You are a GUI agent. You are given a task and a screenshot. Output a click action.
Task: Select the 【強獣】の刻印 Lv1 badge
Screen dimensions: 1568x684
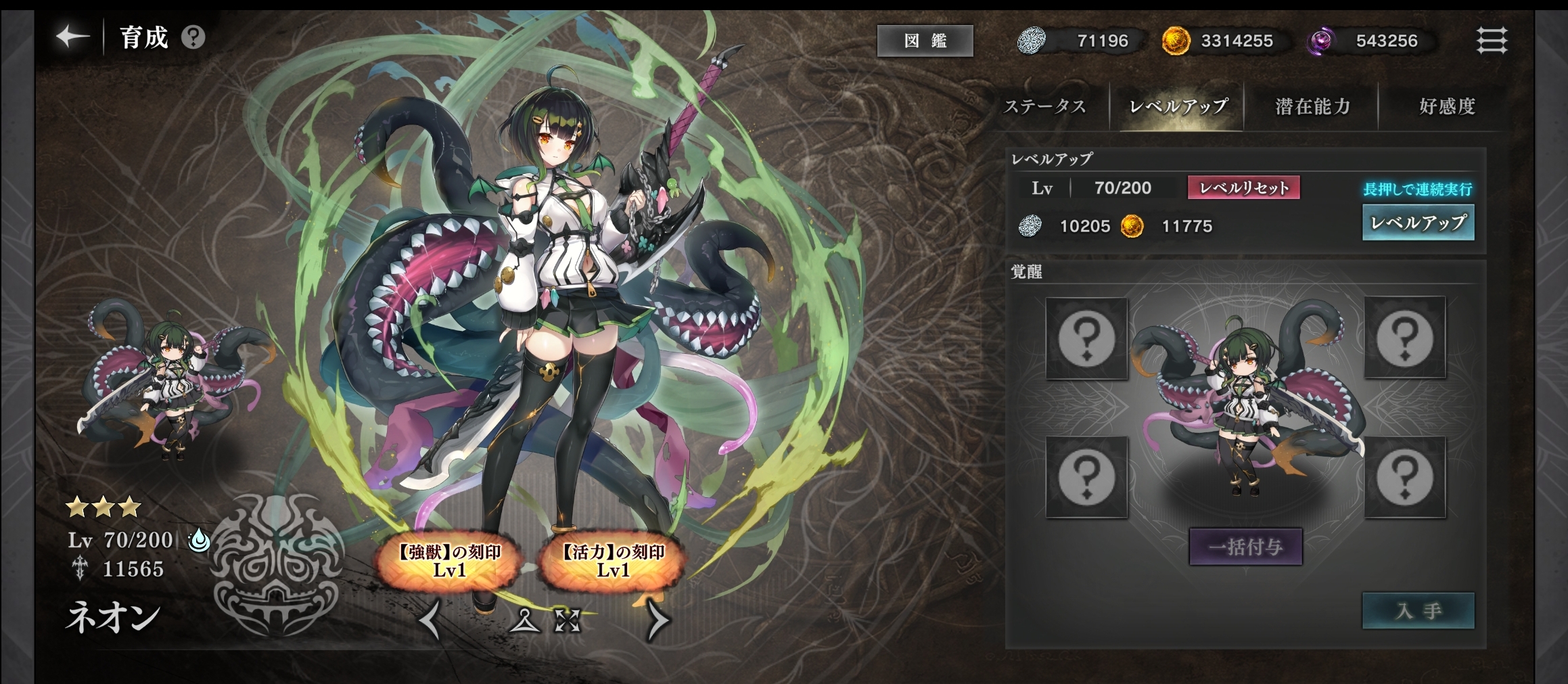pyautogui.click(x=449, y=561)
